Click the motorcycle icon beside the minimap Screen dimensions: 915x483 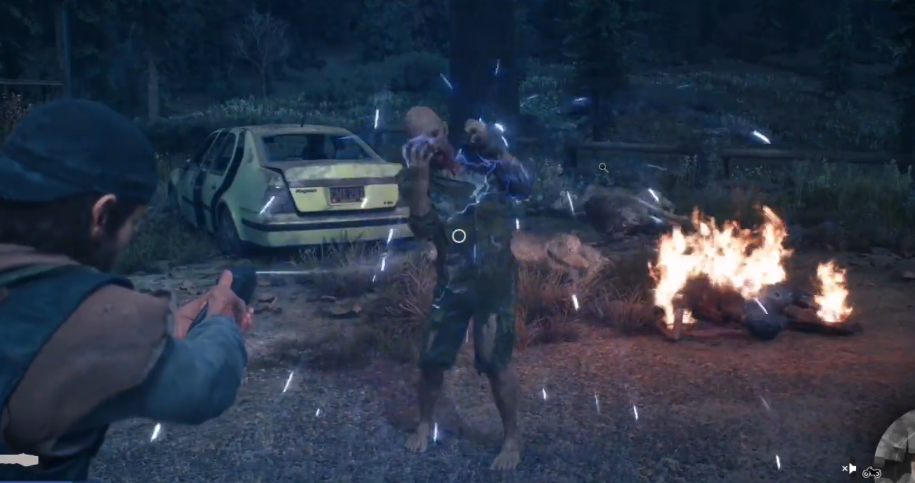coord(871,471)
